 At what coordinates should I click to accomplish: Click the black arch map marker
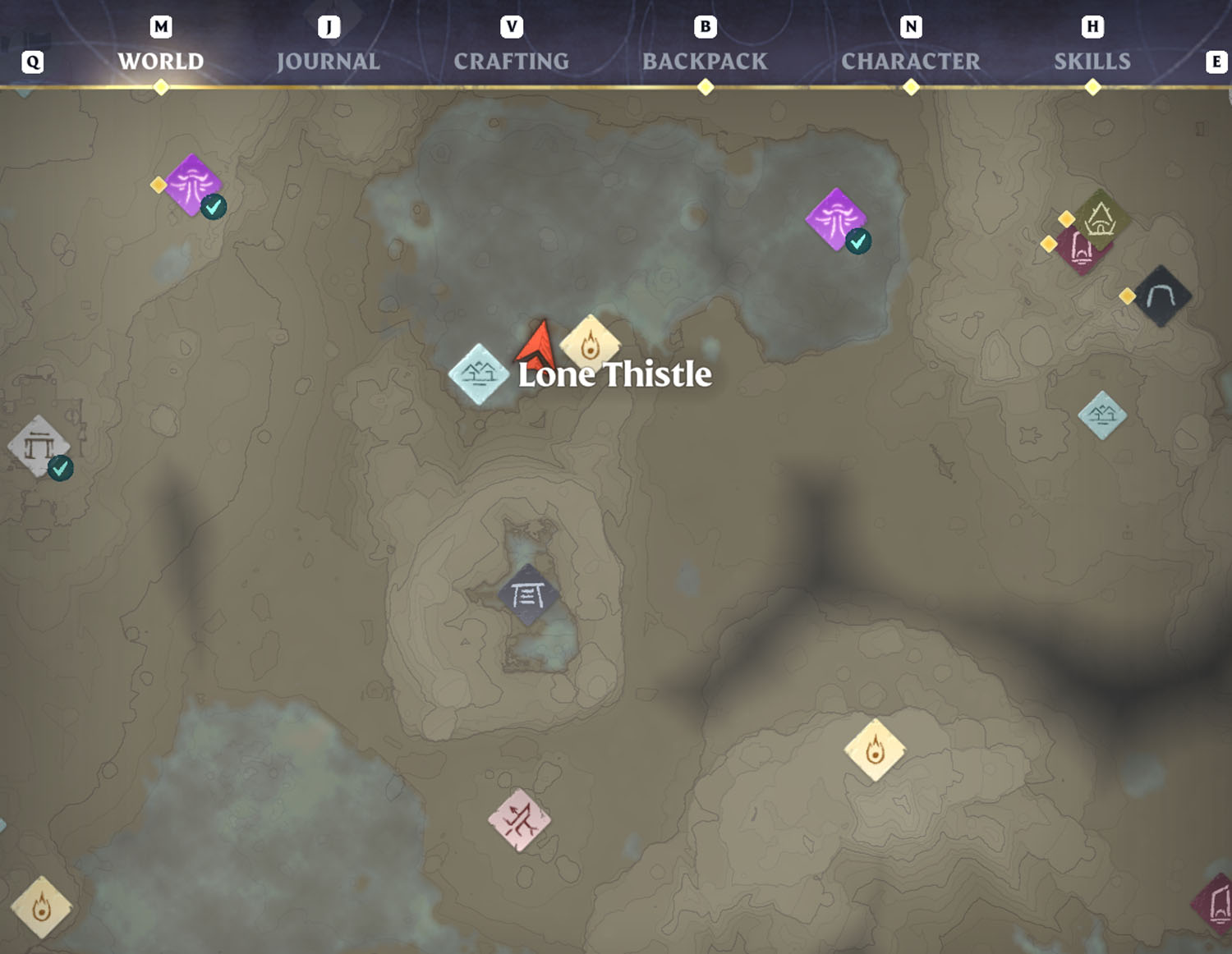pyautogui.click(x=1160, y=296)
